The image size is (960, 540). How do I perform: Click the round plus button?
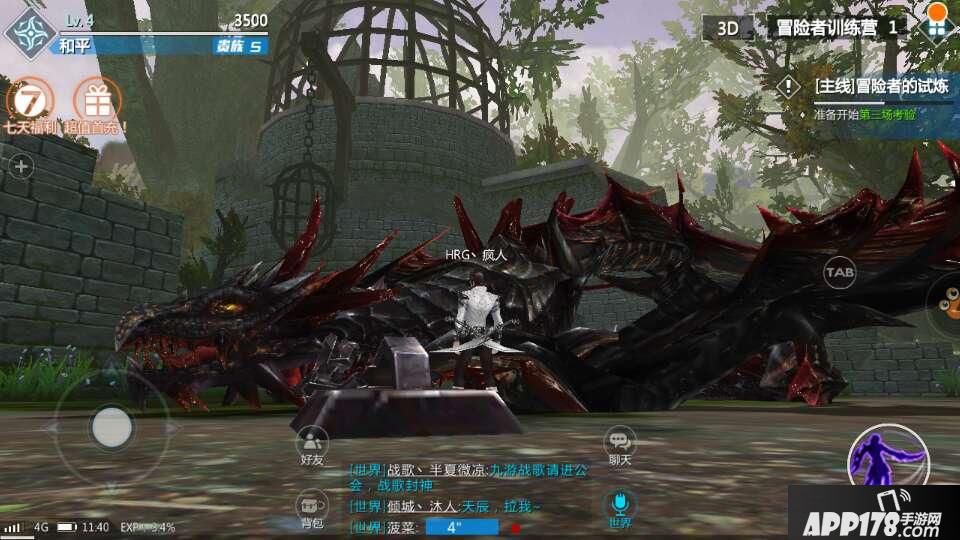point(21,167)
